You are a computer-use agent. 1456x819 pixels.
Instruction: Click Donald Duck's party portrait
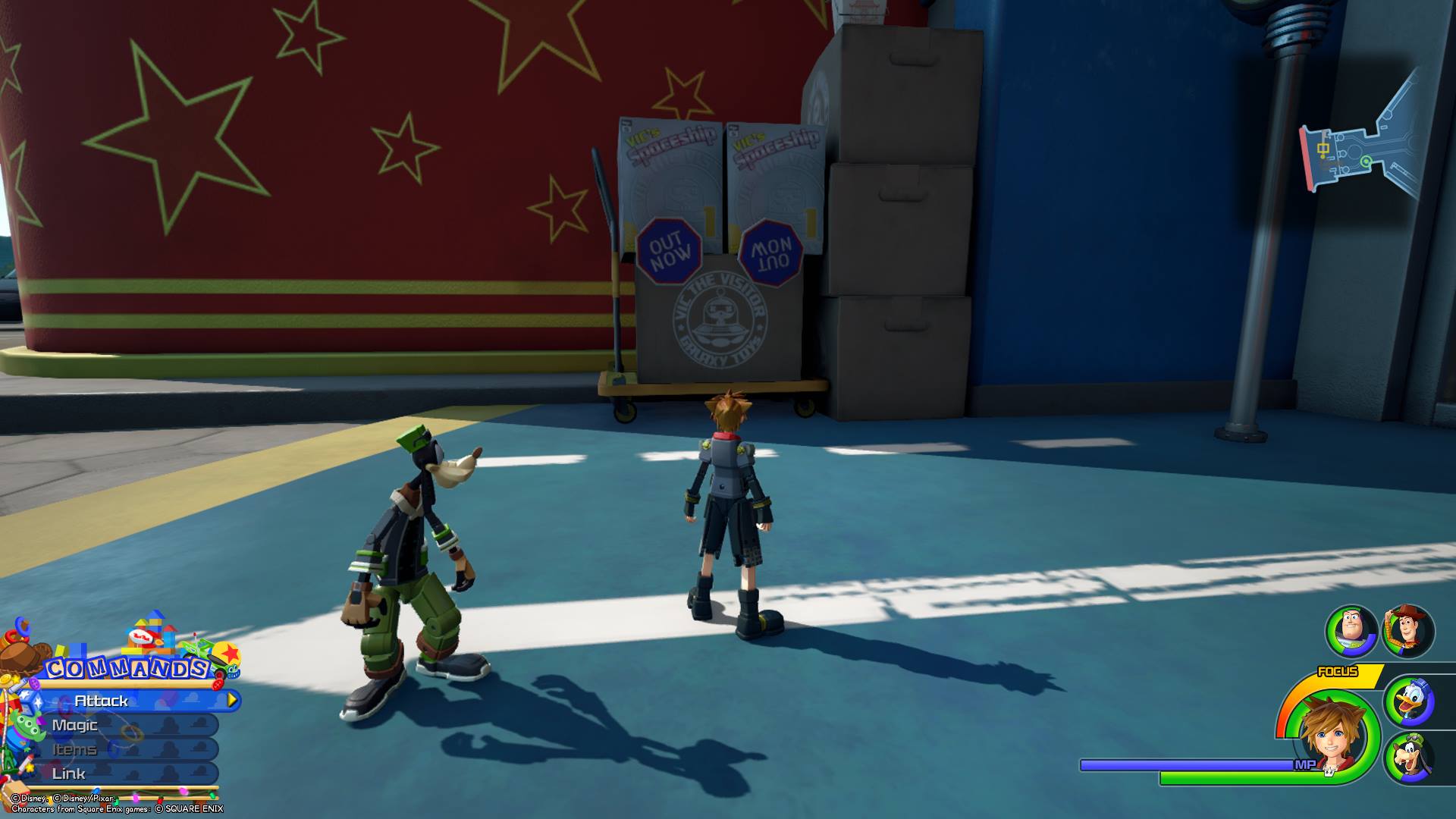1409,701
